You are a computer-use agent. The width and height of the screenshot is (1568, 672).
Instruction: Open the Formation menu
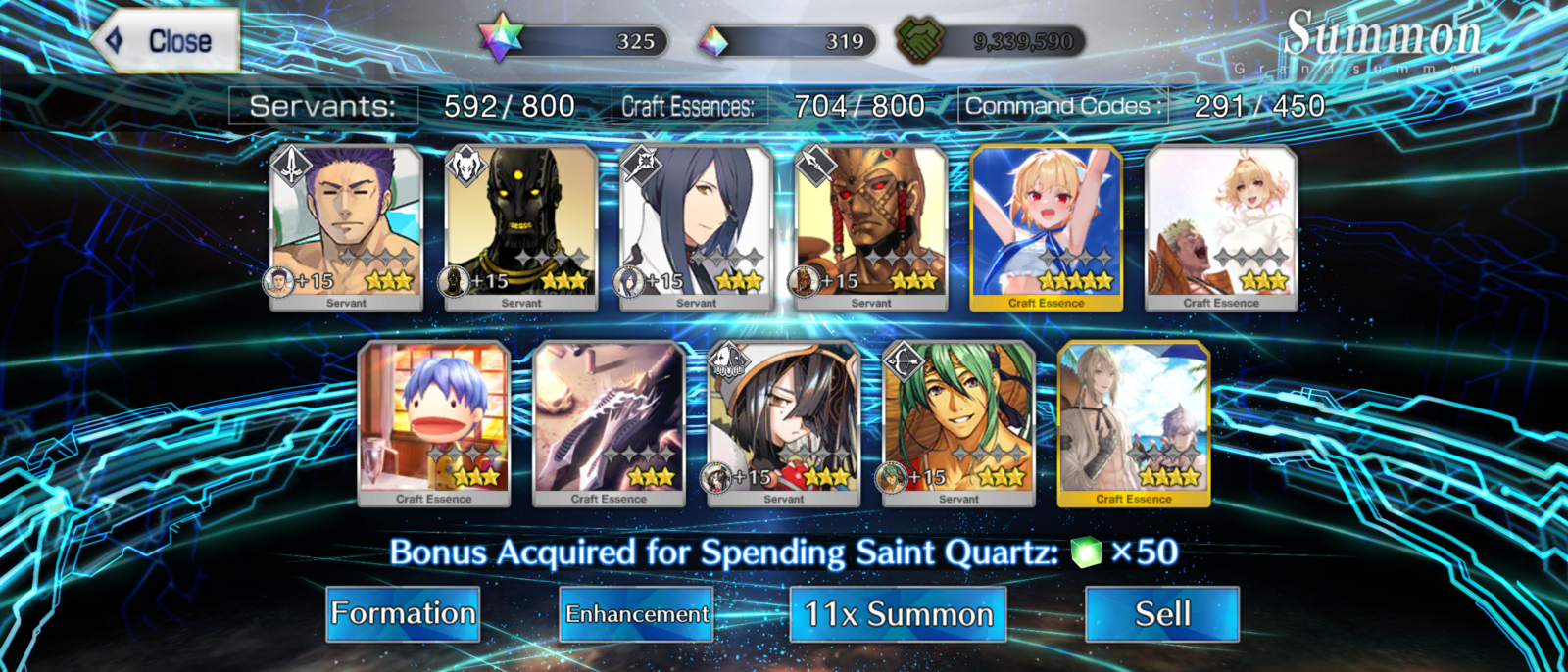coord(403,614)
